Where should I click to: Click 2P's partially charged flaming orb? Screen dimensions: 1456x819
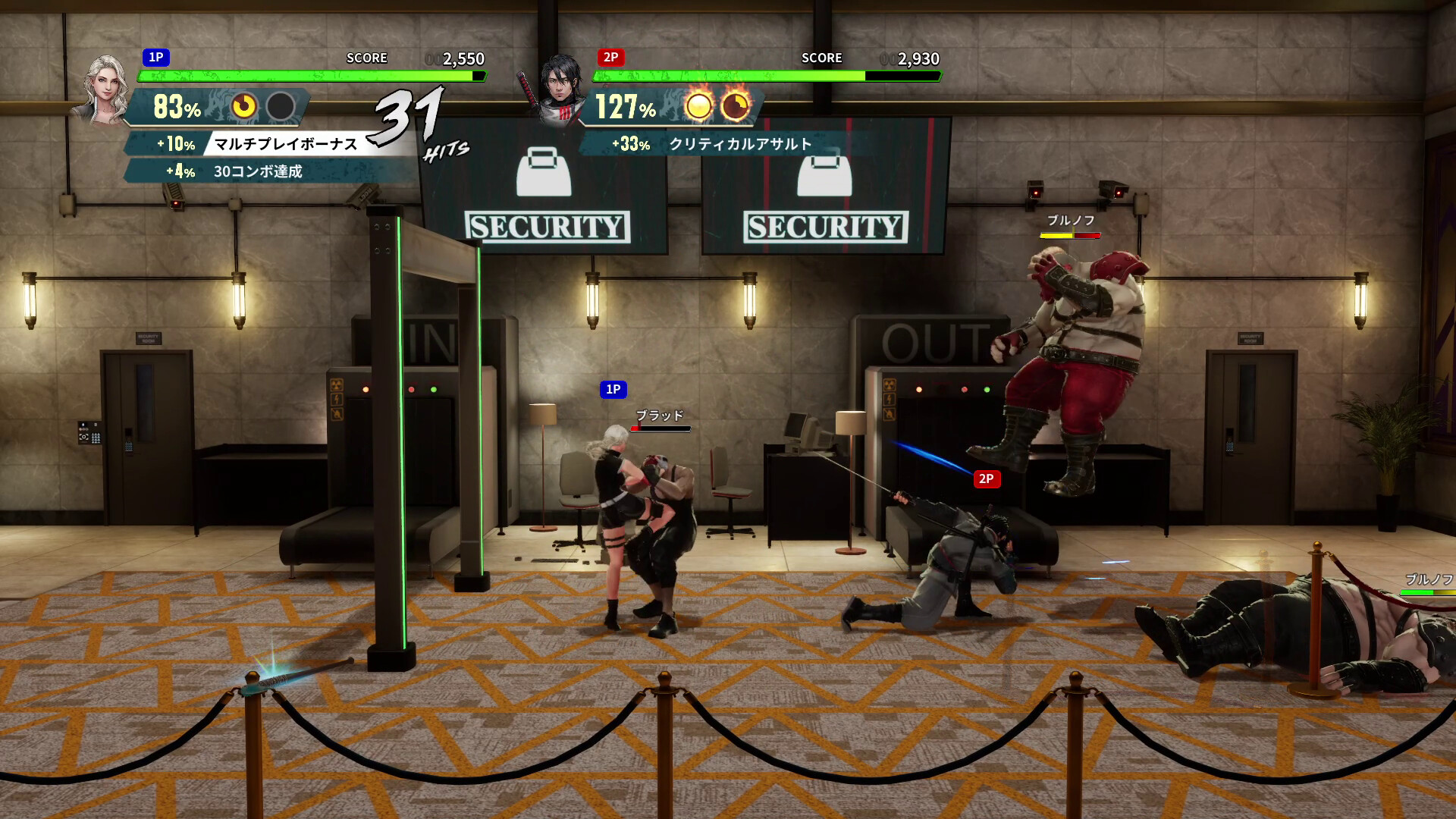point(735,106)
